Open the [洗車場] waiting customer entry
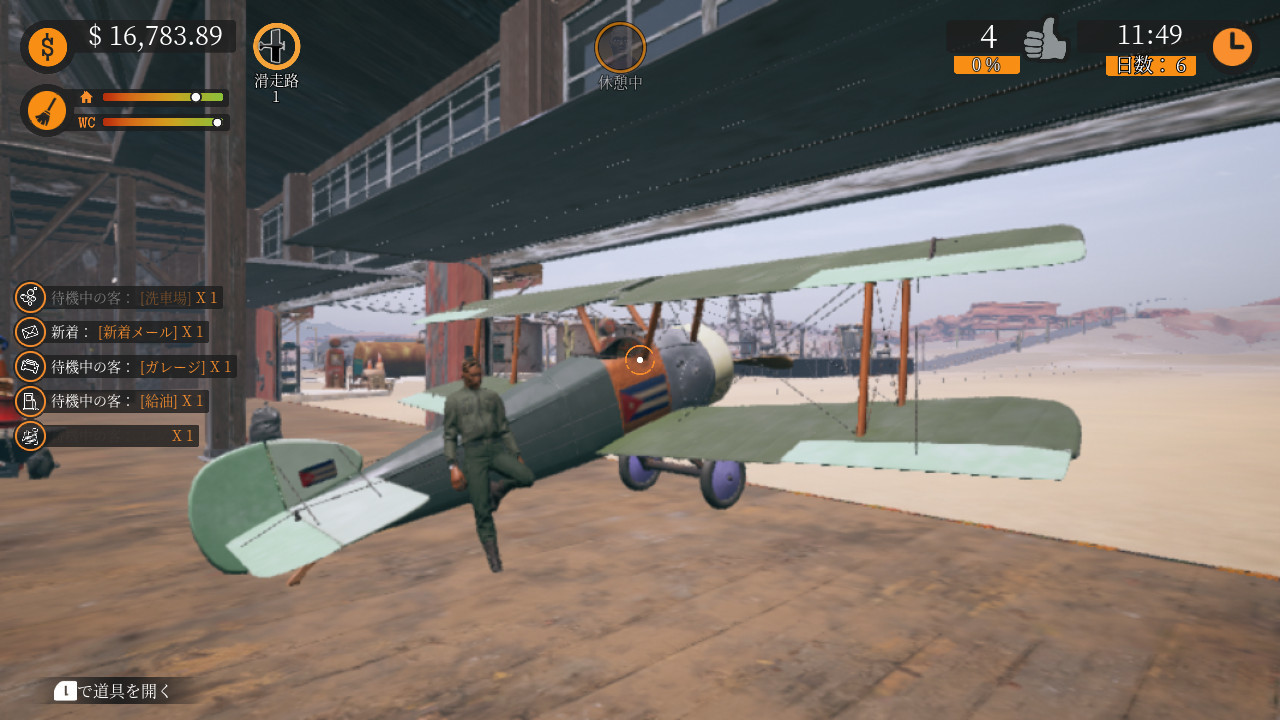This screenshot has height=720, width=1280. point(135,297)
